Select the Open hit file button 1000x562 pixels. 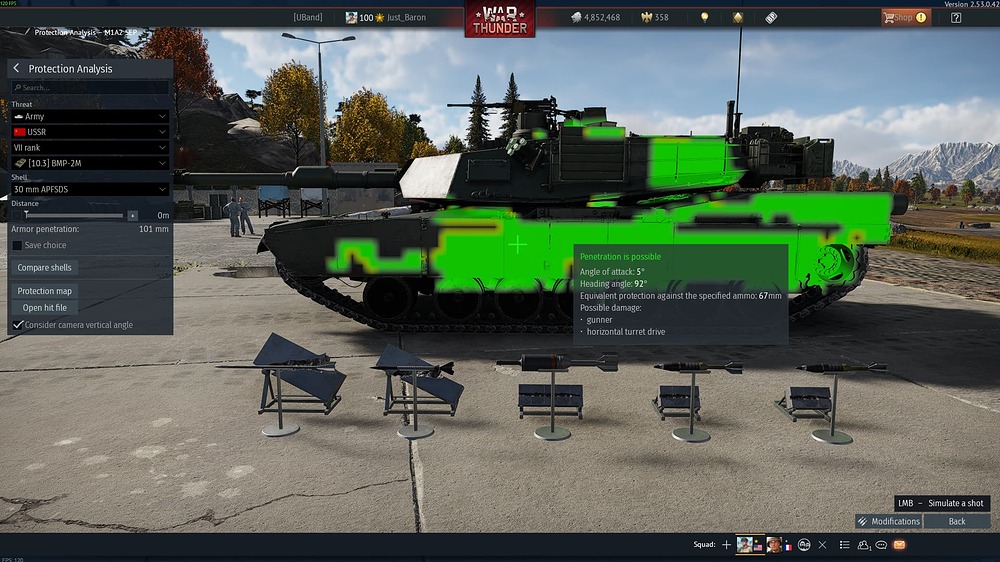45,308
